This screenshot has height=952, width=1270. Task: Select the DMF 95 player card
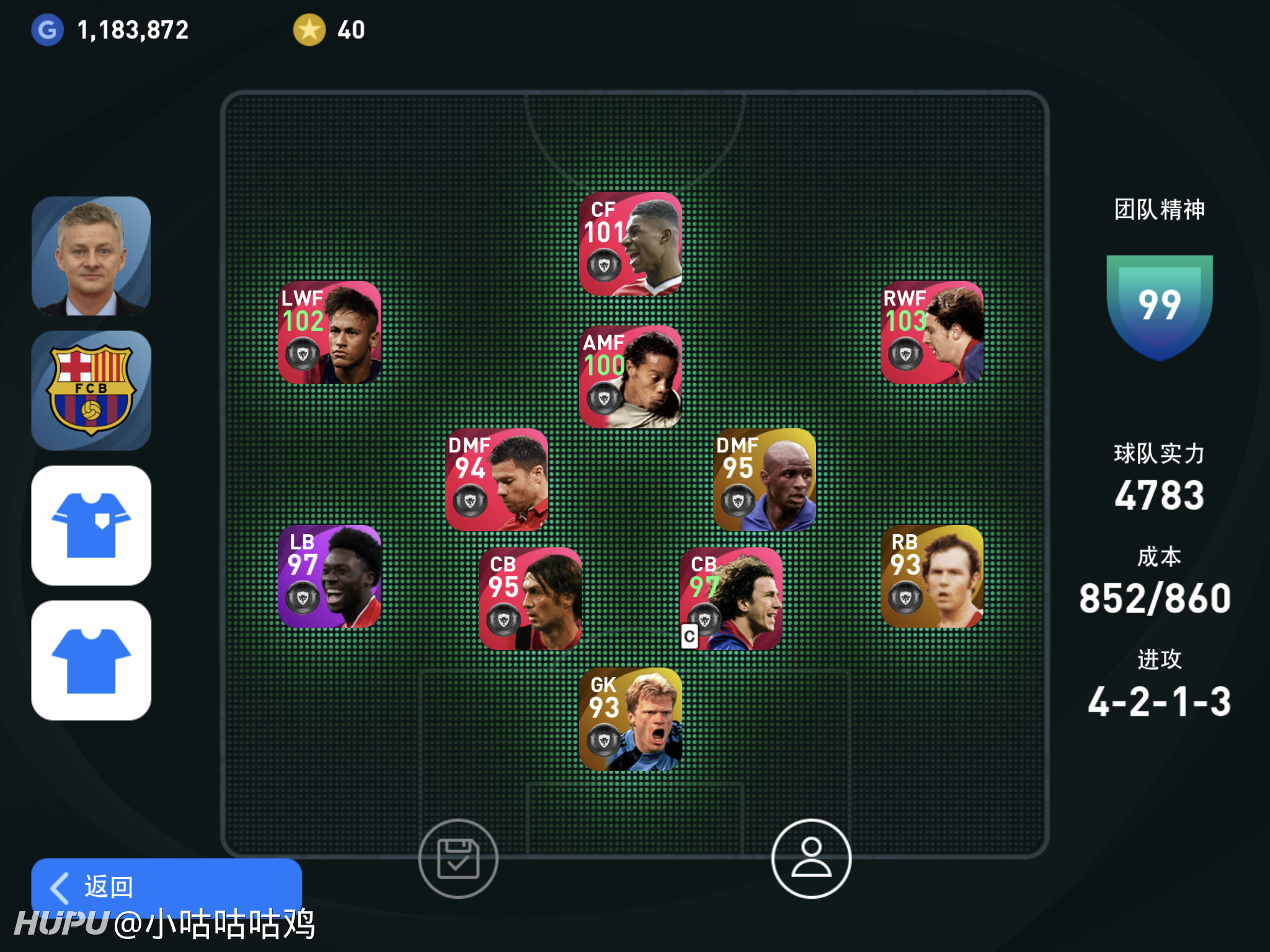tap(765, 480)
